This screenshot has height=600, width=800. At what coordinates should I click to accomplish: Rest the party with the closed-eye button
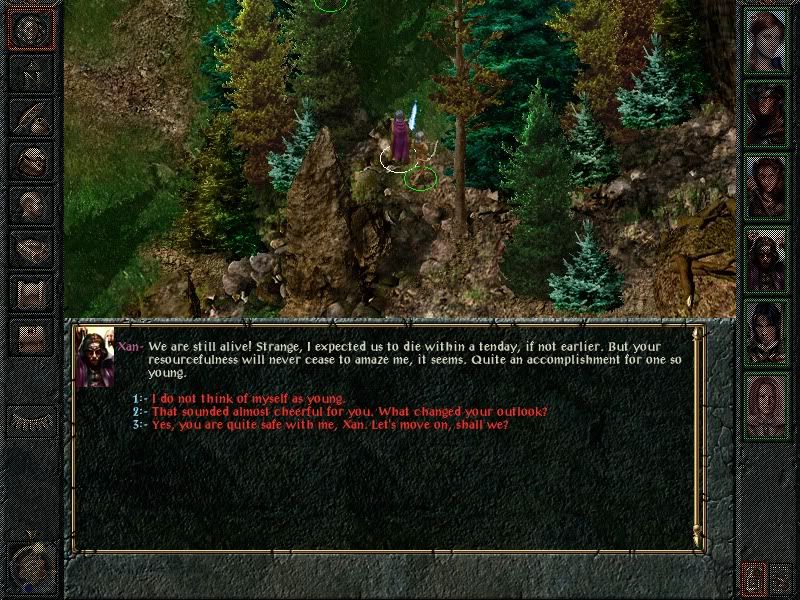click(31, 420)
